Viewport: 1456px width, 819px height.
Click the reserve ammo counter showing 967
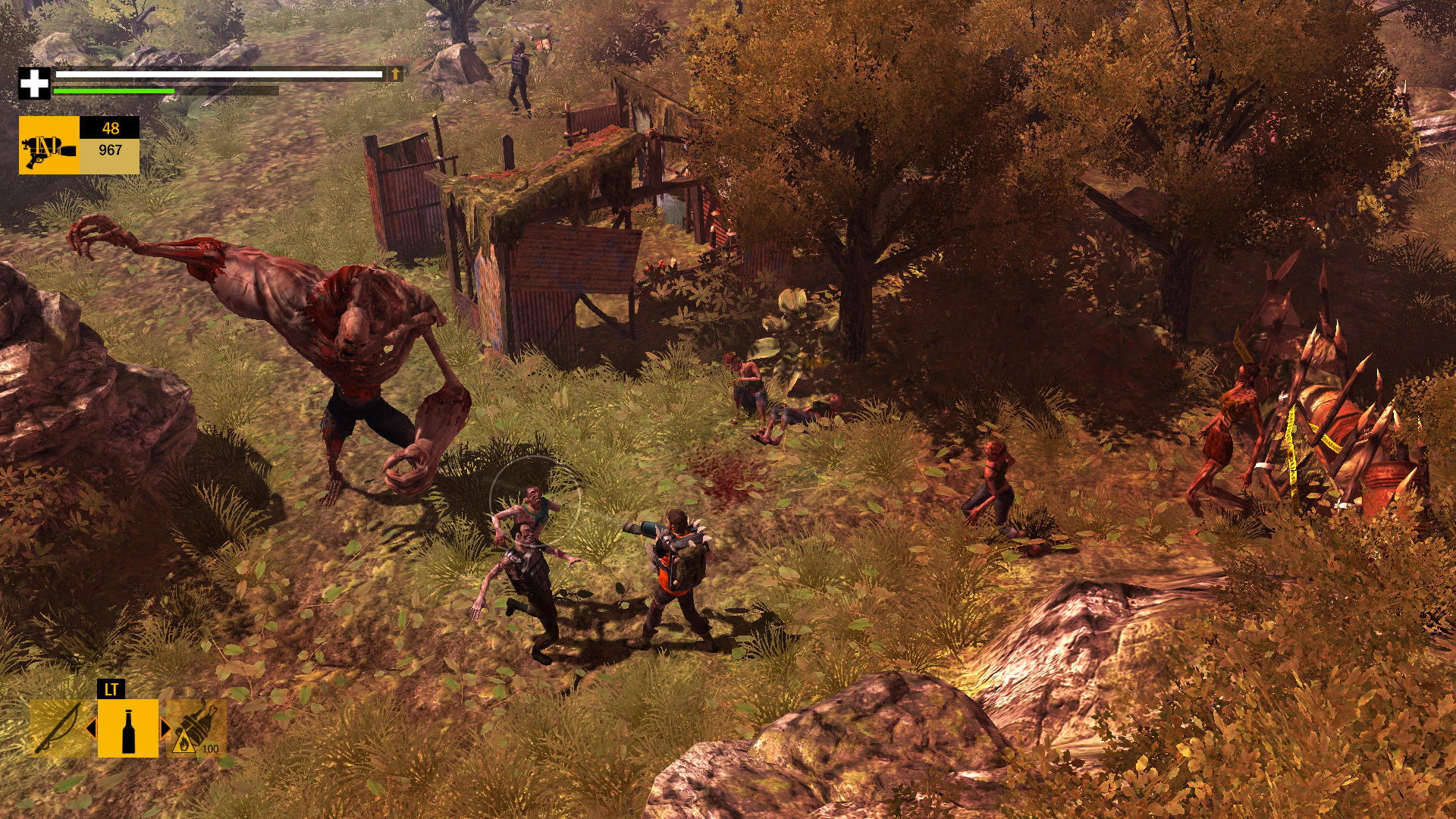click(110, 152)
